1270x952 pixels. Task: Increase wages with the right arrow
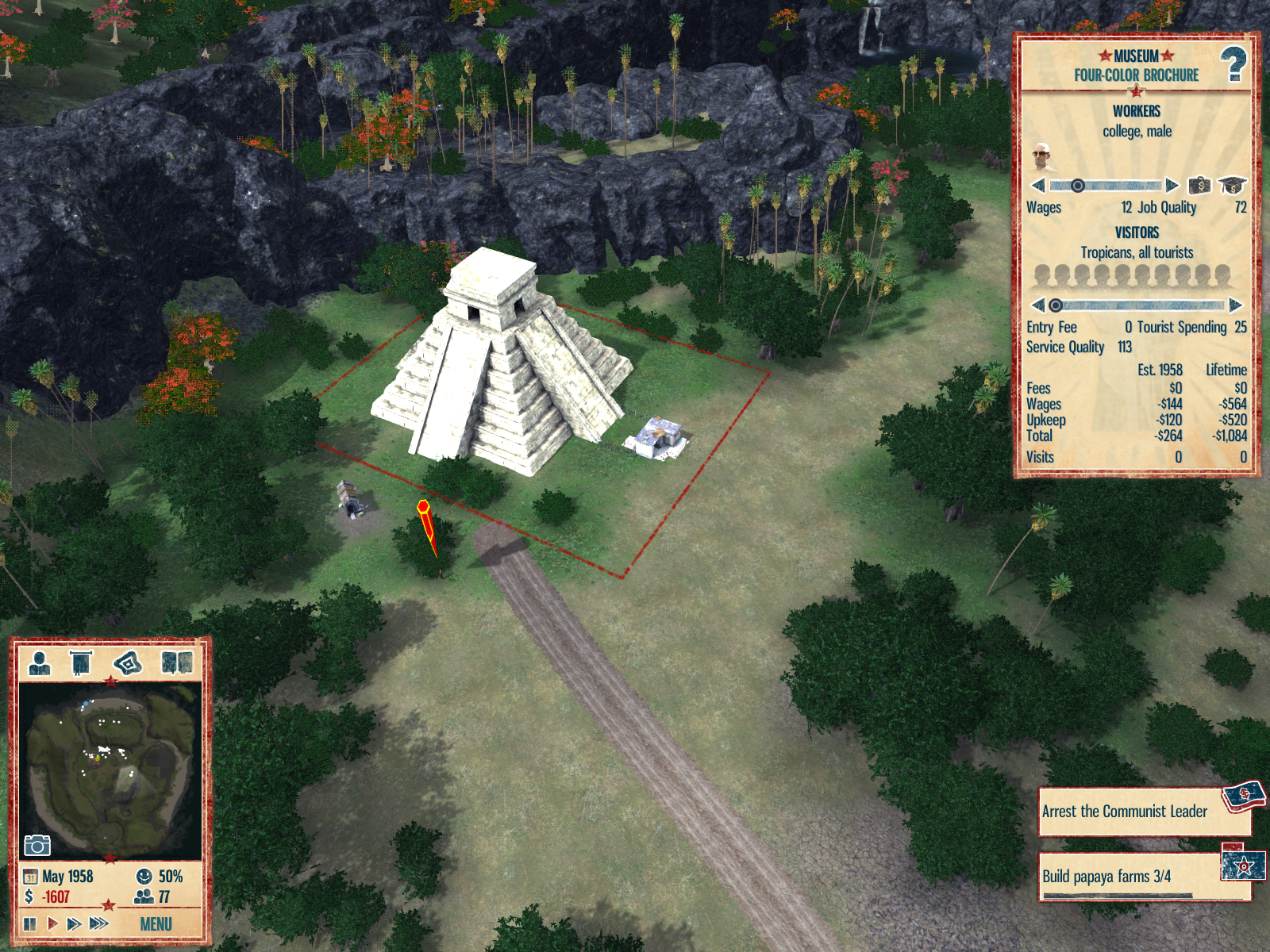pyautogui.click(x=1172, y=186)
